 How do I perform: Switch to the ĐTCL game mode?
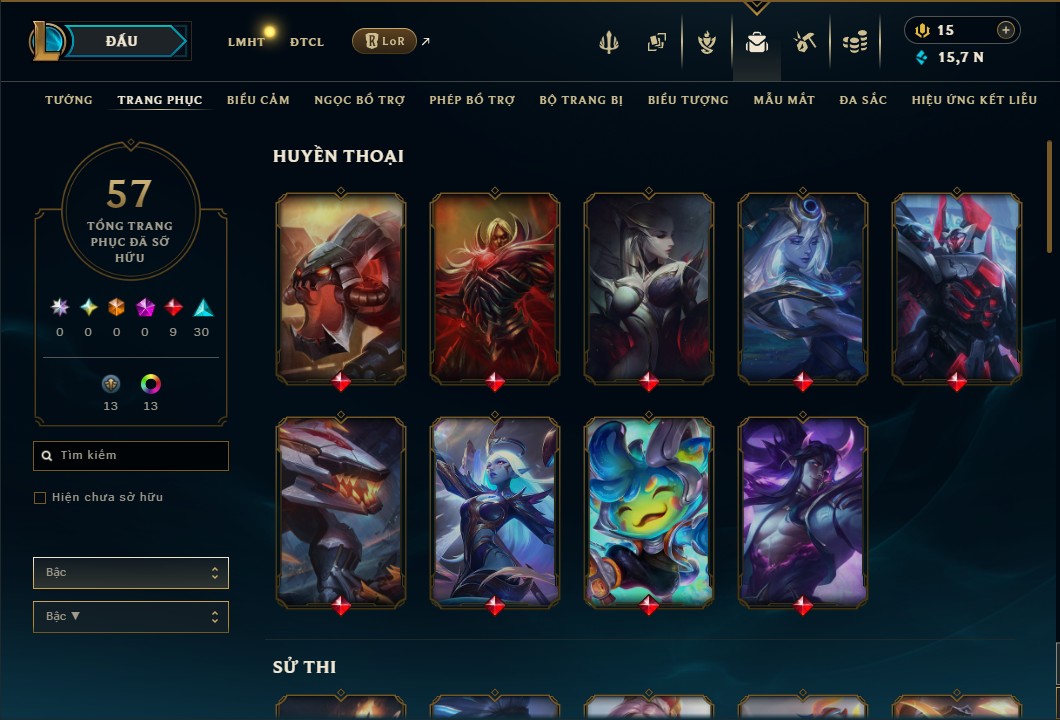tap(307, 42)
